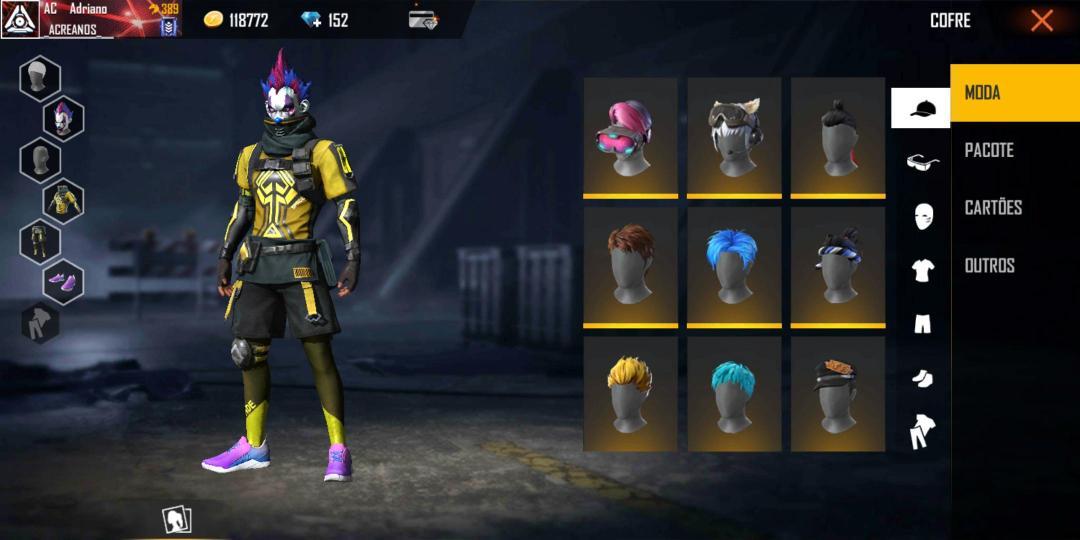Open the shoes category
Viewport: 1080px width, 540px height.
pos(921,378)
